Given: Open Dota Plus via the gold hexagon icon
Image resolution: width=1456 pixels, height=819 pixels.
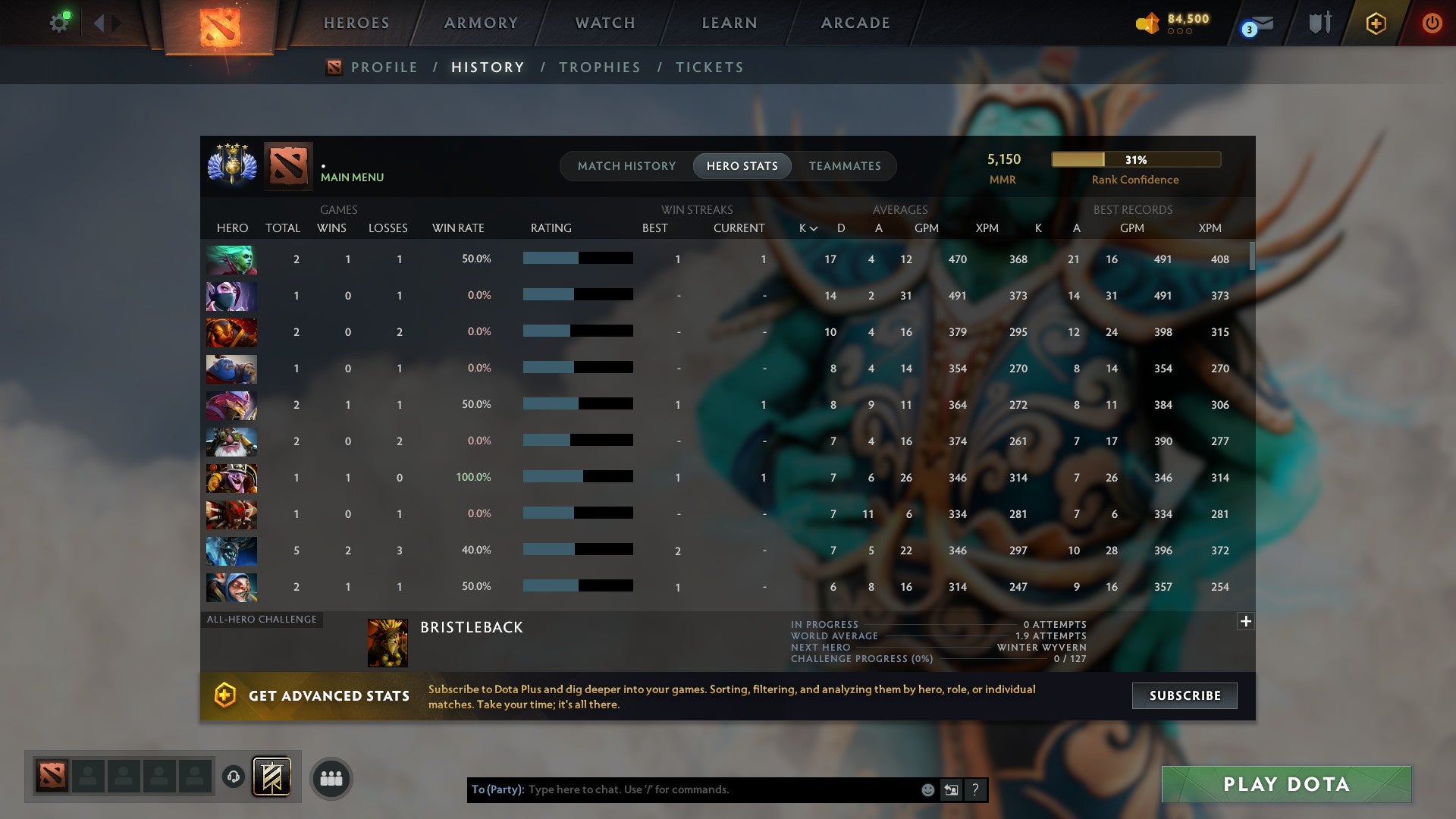Looking at the screenshot, I should 1375,23.
